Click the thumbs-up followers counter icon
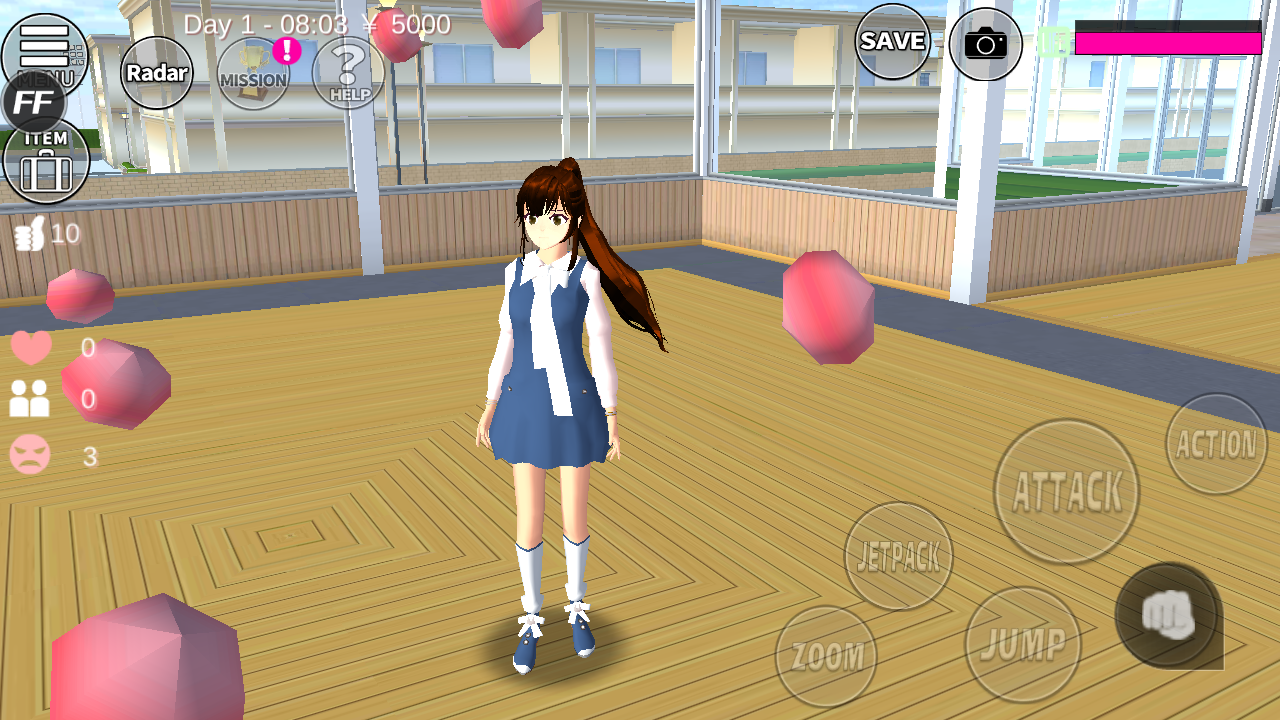Image resolution: width=1280 pixels, height=720 pixels. [28, 232]
